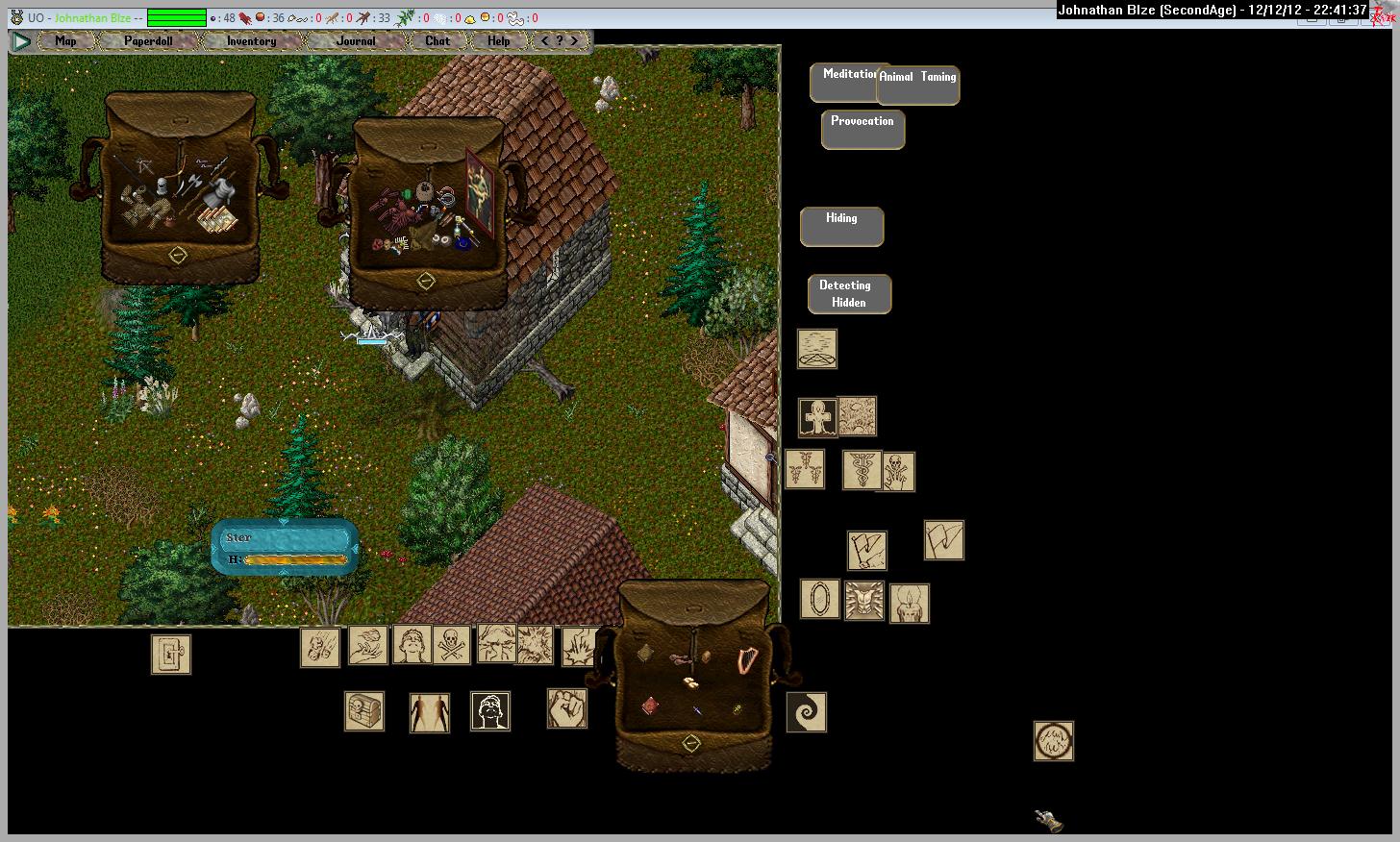The height and width of the screenshot is (842, 1400).
Task: Cast the skull and crossbones spell icon
Action: coord(451,645)
